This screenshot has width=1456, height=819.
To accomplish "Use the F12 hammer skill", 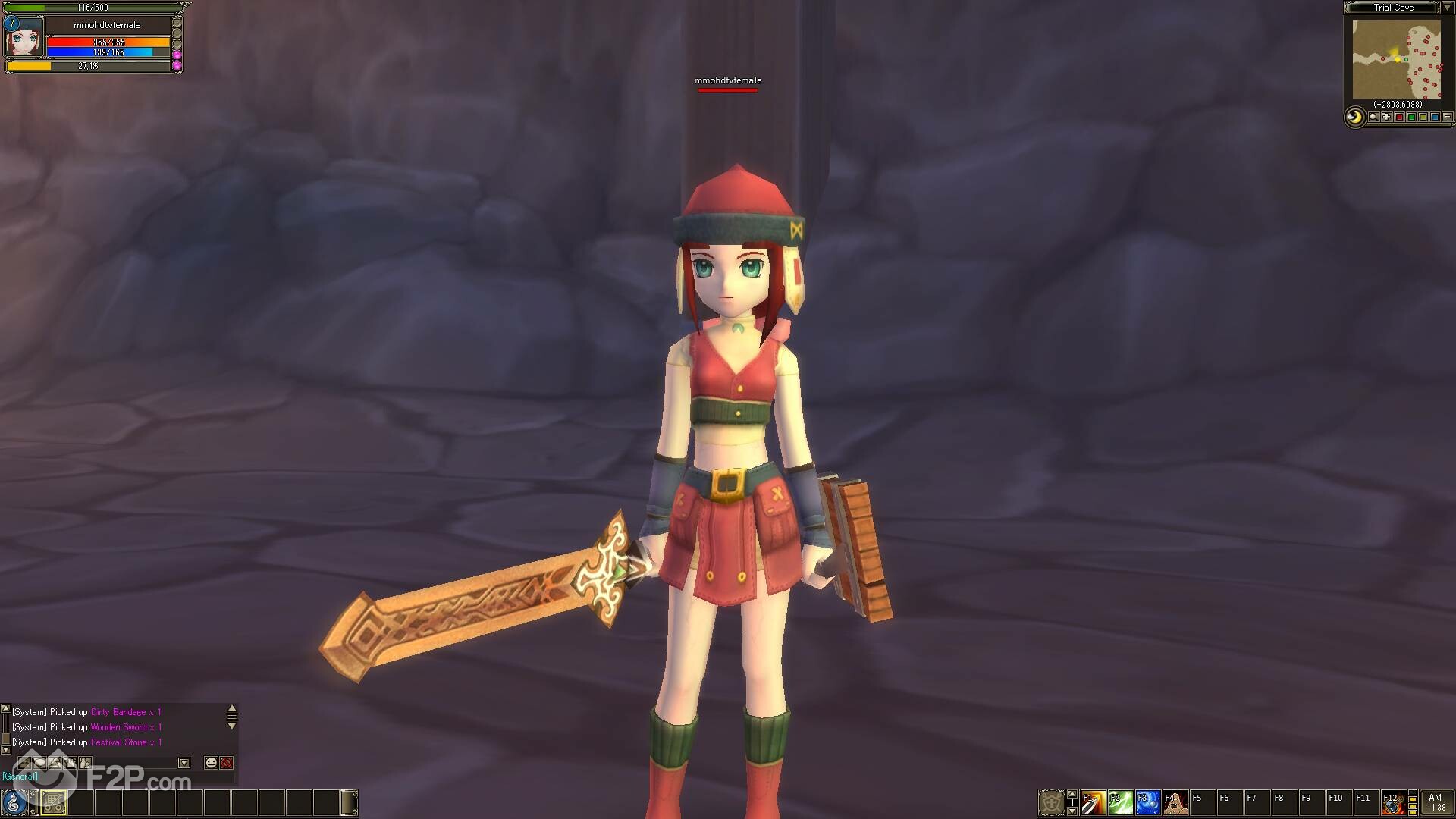I will coord(1393,802).
